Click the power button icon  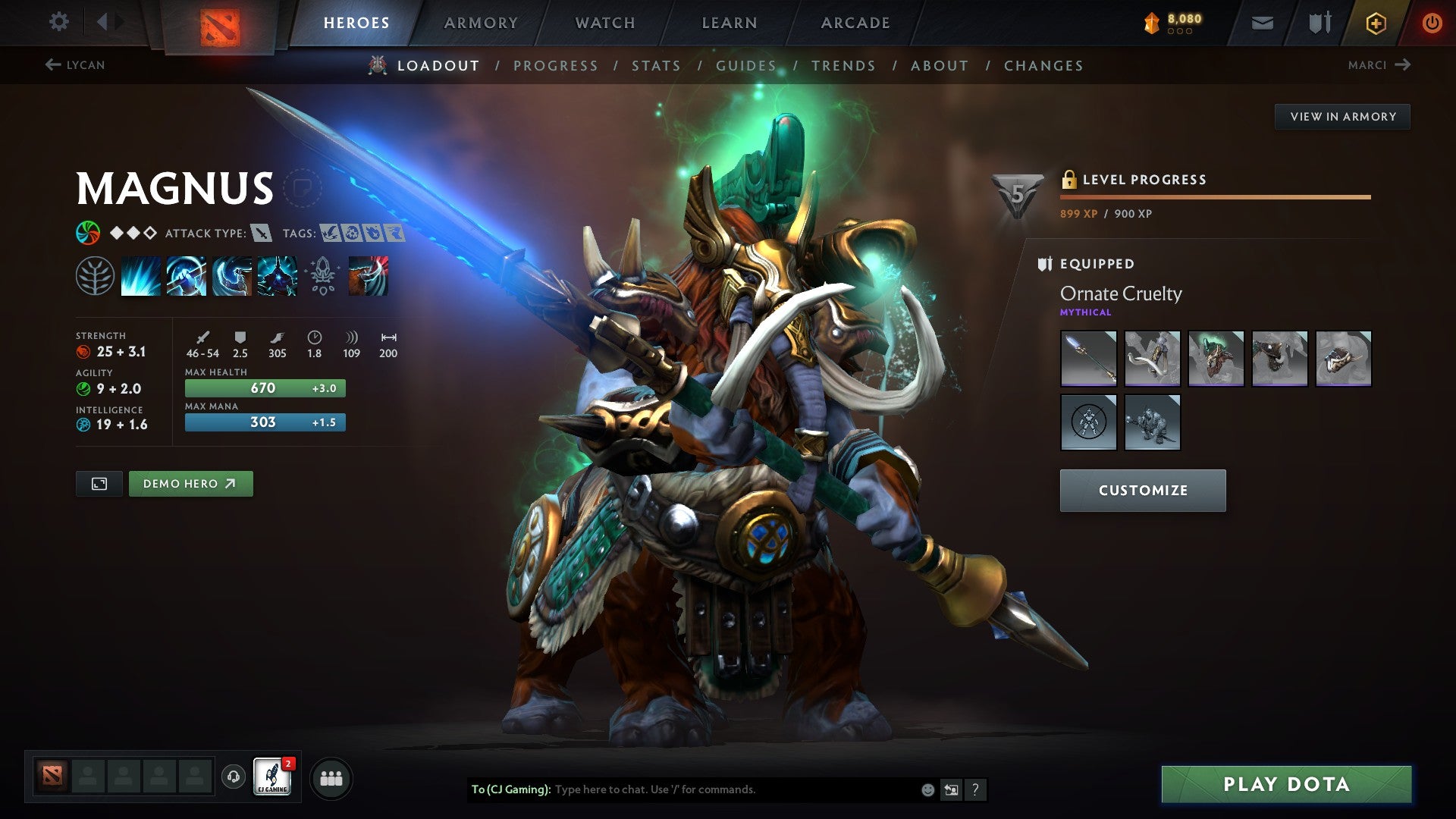pos(1432,21)
